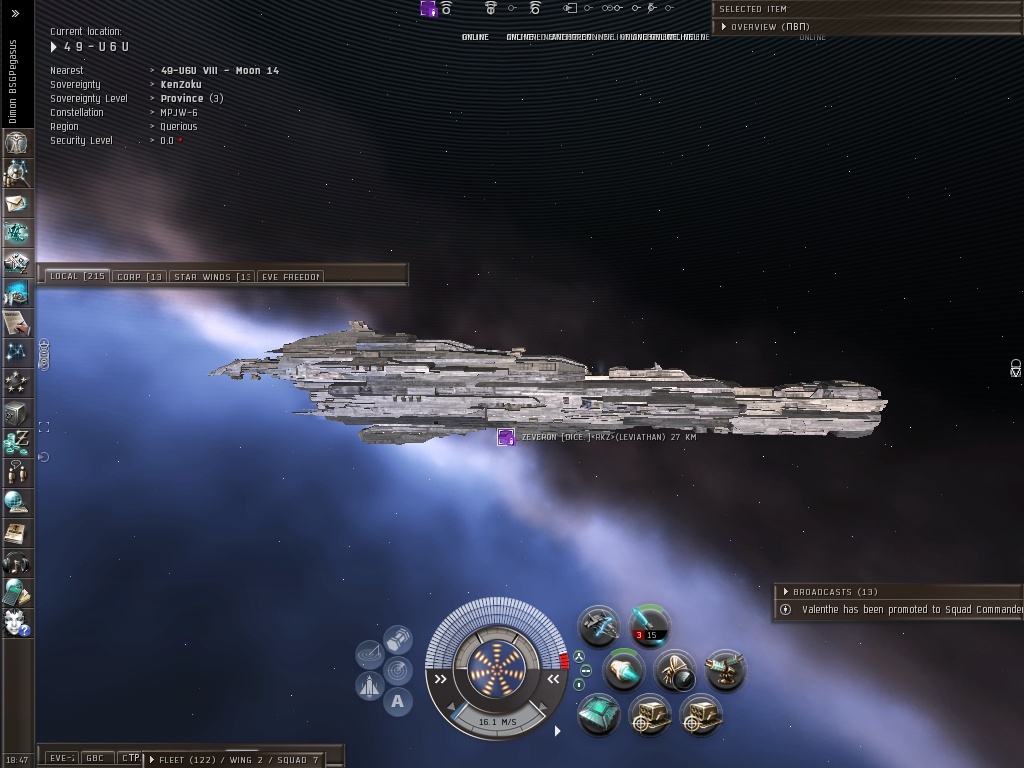Screen dimensions: 1024x768
Task: Open the wallet icon in the sidebar
Action: (x=17, y=443)
